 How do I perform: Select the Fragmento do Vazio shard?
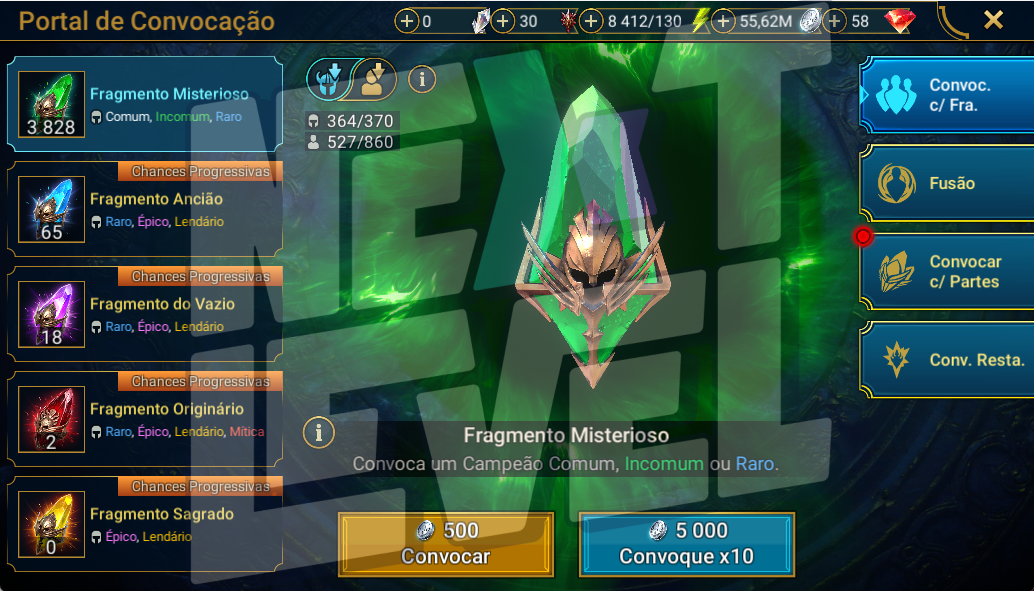pos(145,314)
